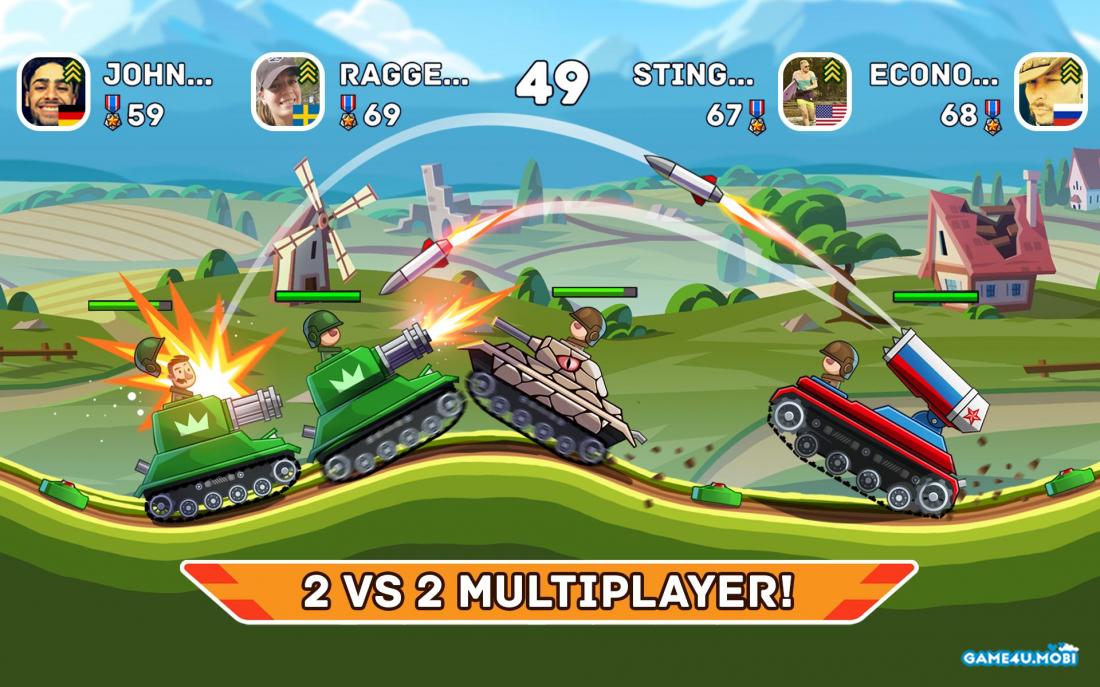Select JOHN's player avatar with German flag
This screenshot has width=1100, height=687.
(x=54, y=92)
